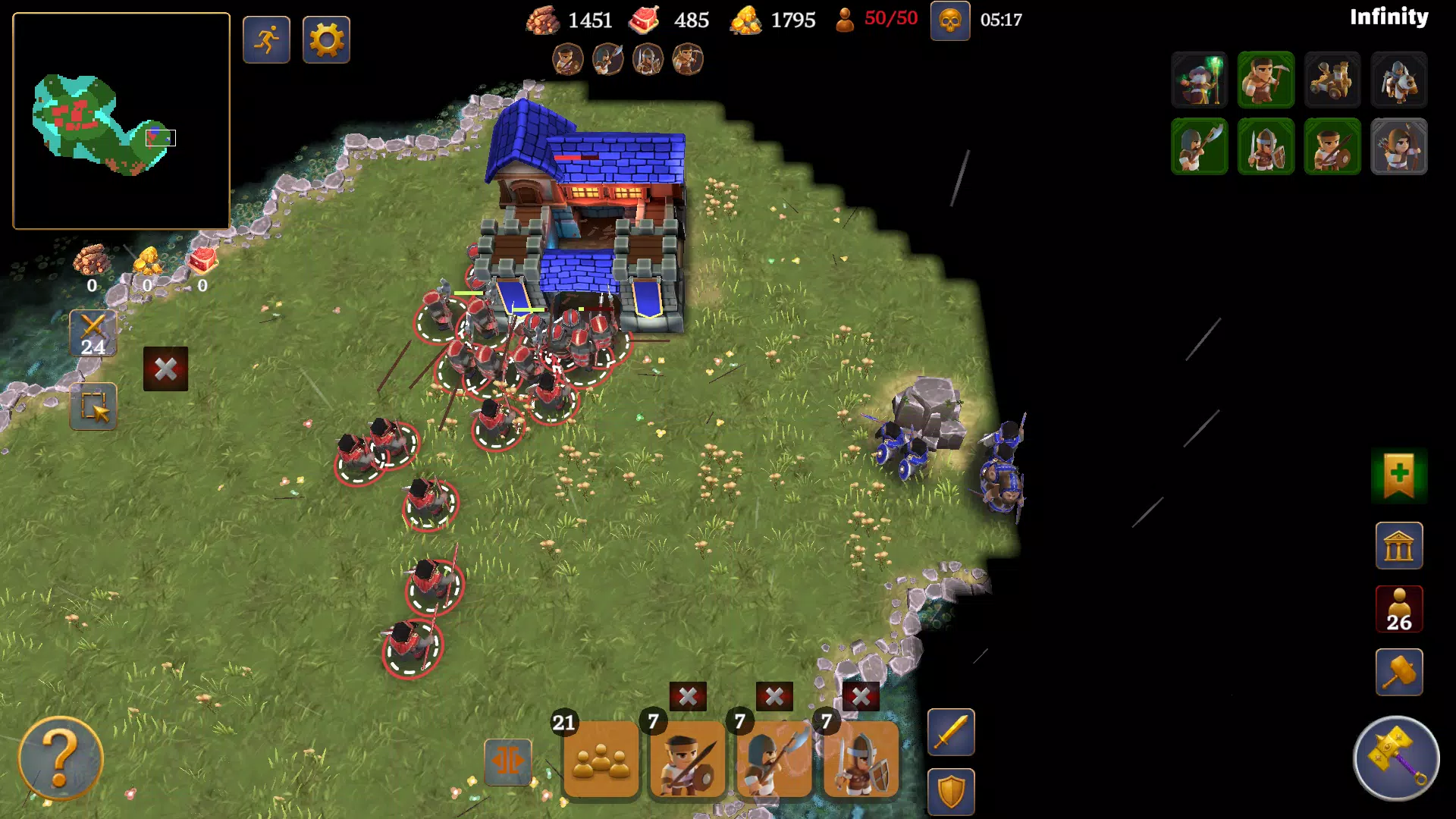Select the green-staff wizard training icon
1456x819 pixels.
[1200, 80]
